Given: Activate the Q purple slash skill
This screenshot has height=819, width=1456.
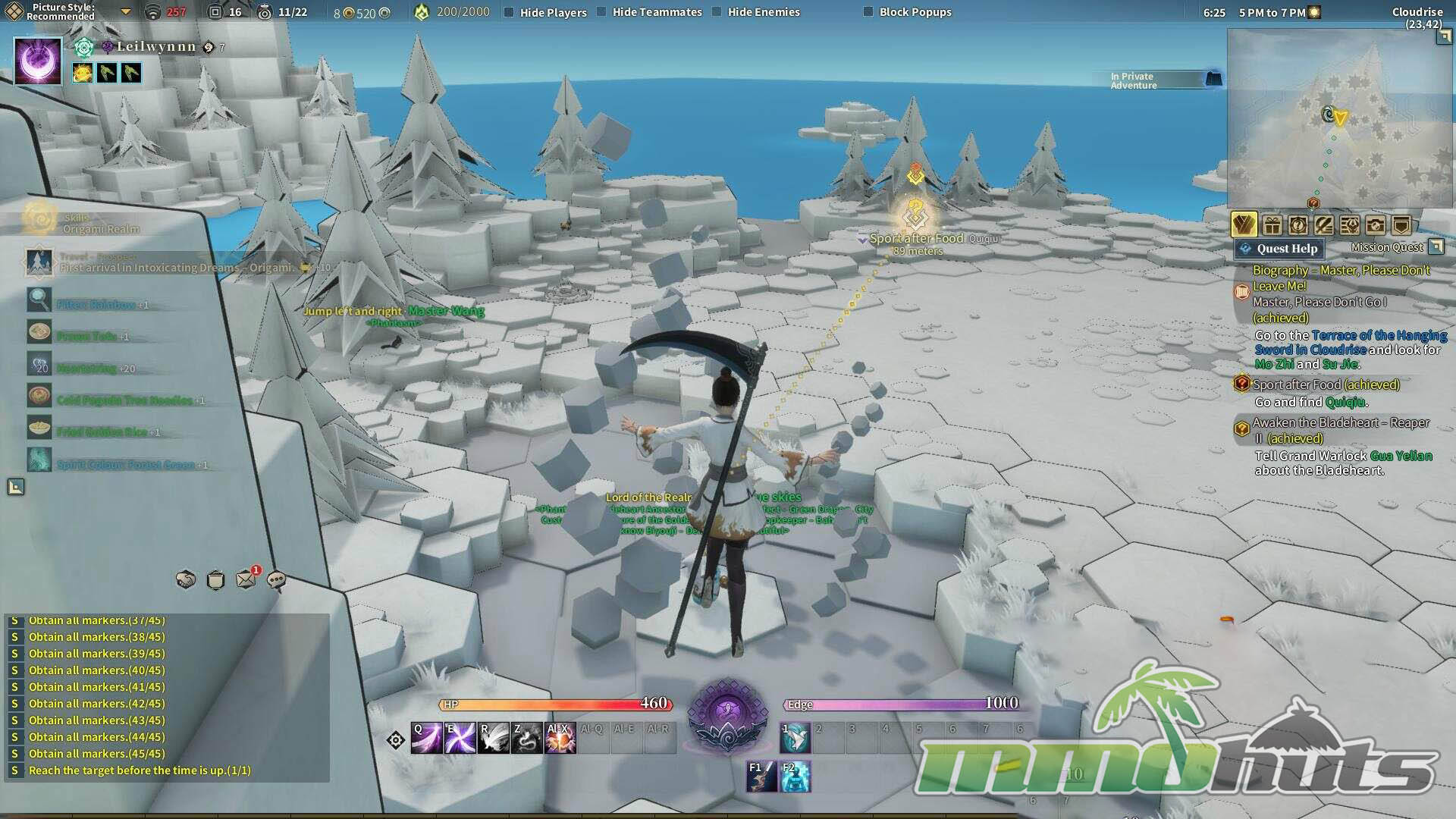Looking at the screenshot, I should click(x=426, y=739).
